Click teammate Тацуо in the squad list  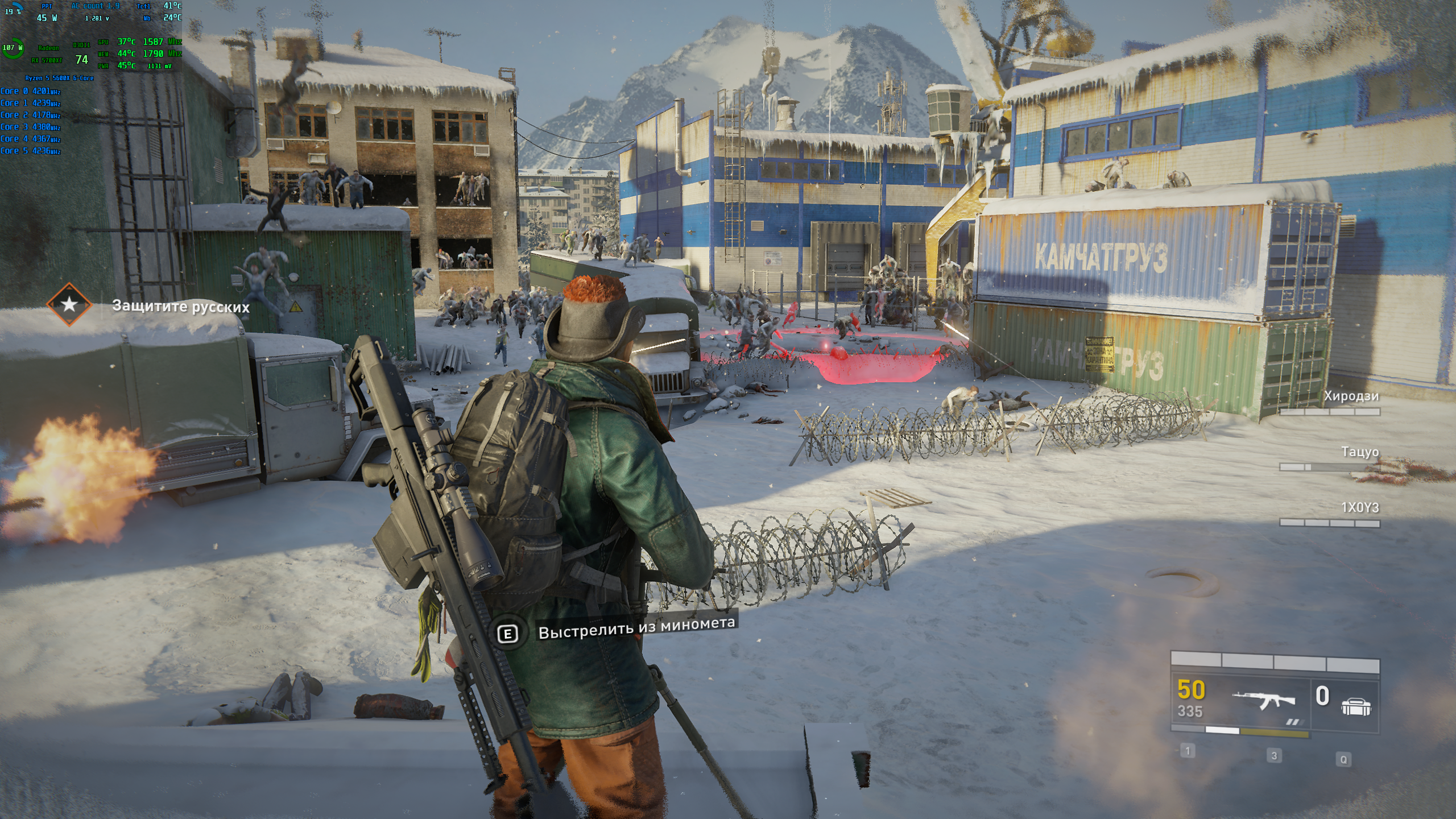1359,452
